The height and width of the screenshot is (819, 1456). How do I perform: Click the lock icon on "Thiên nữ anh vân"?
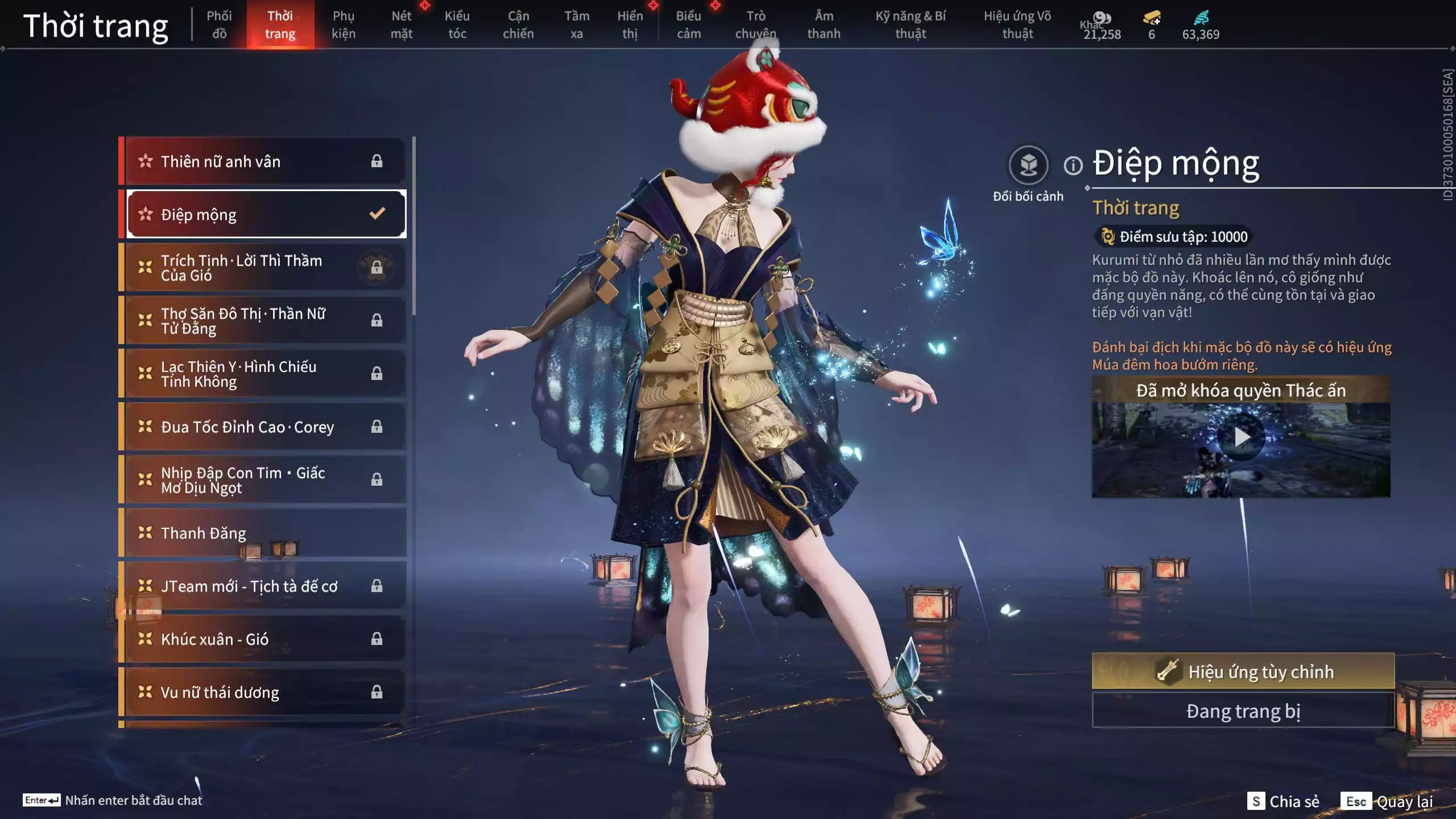tap(377, 161)
